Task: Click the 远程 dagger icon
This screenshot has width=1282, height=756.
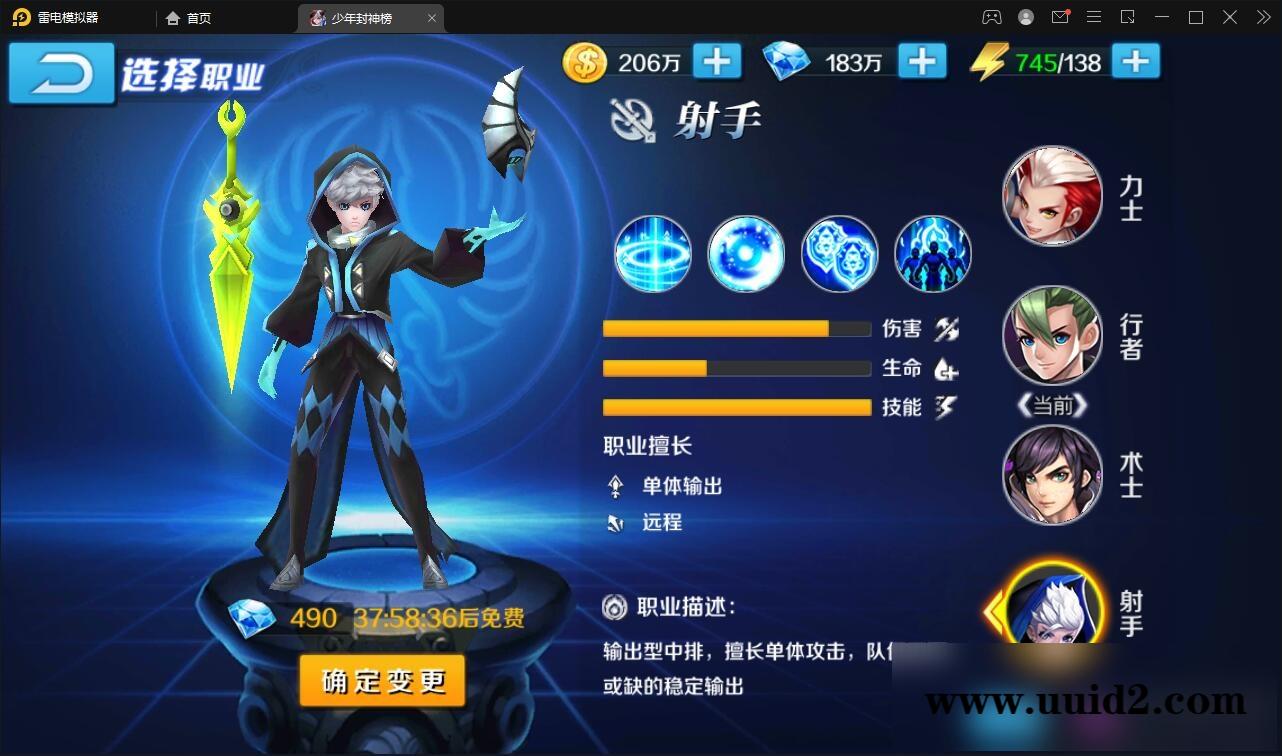Action: [x=614, y=521]
